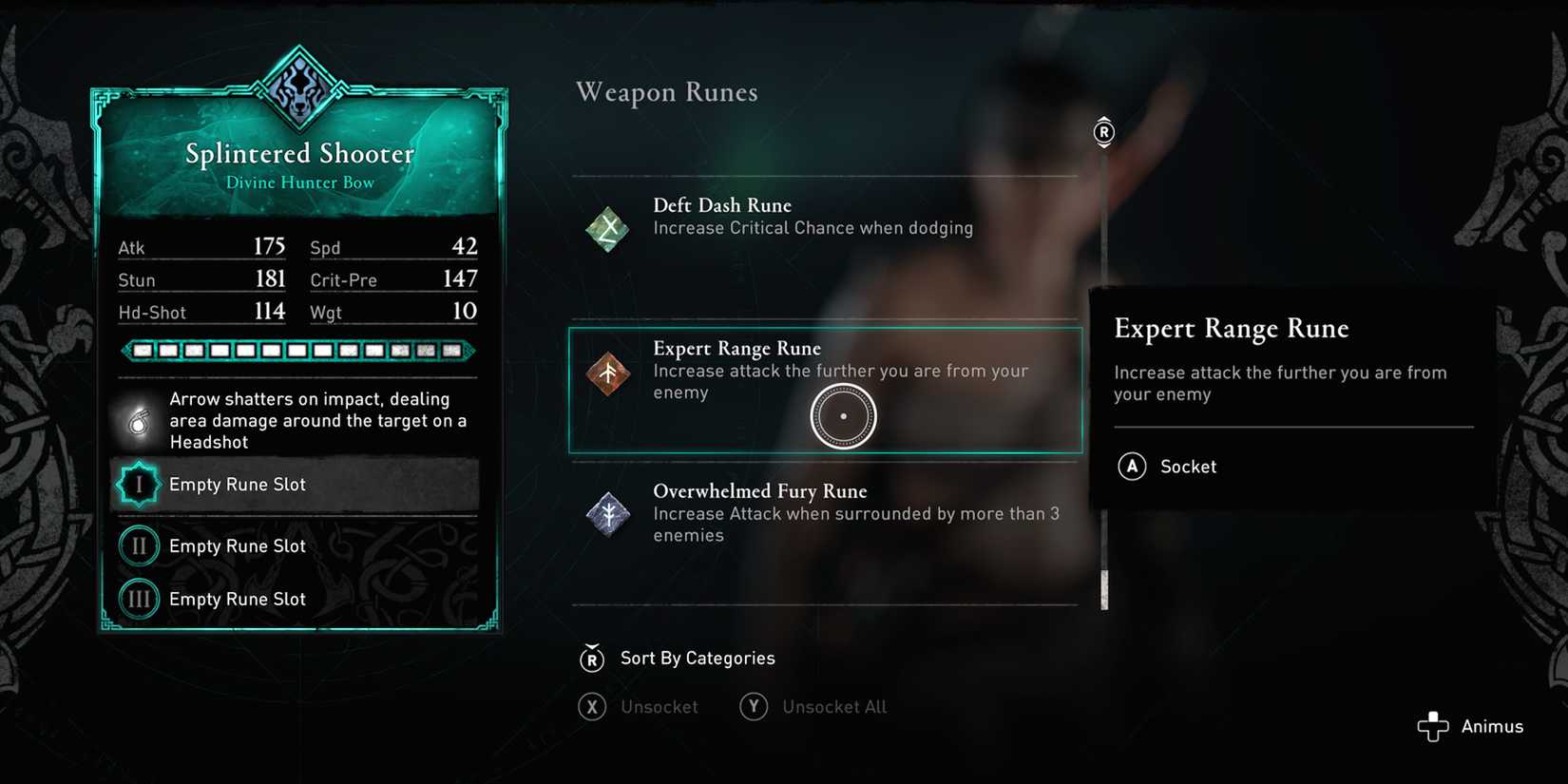Select the Deft Dash Rune icon
The height and width of the screenshot is (784, 1568).
click(x=606, y=228)
